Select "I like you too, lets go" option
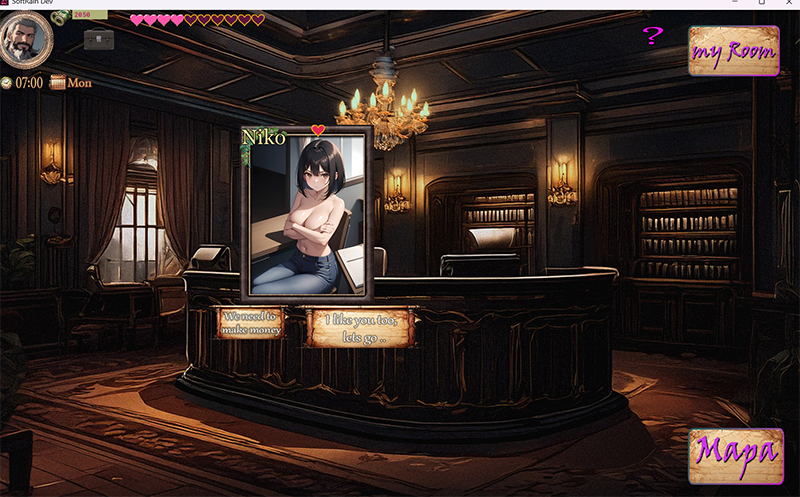 pos(359,327)
